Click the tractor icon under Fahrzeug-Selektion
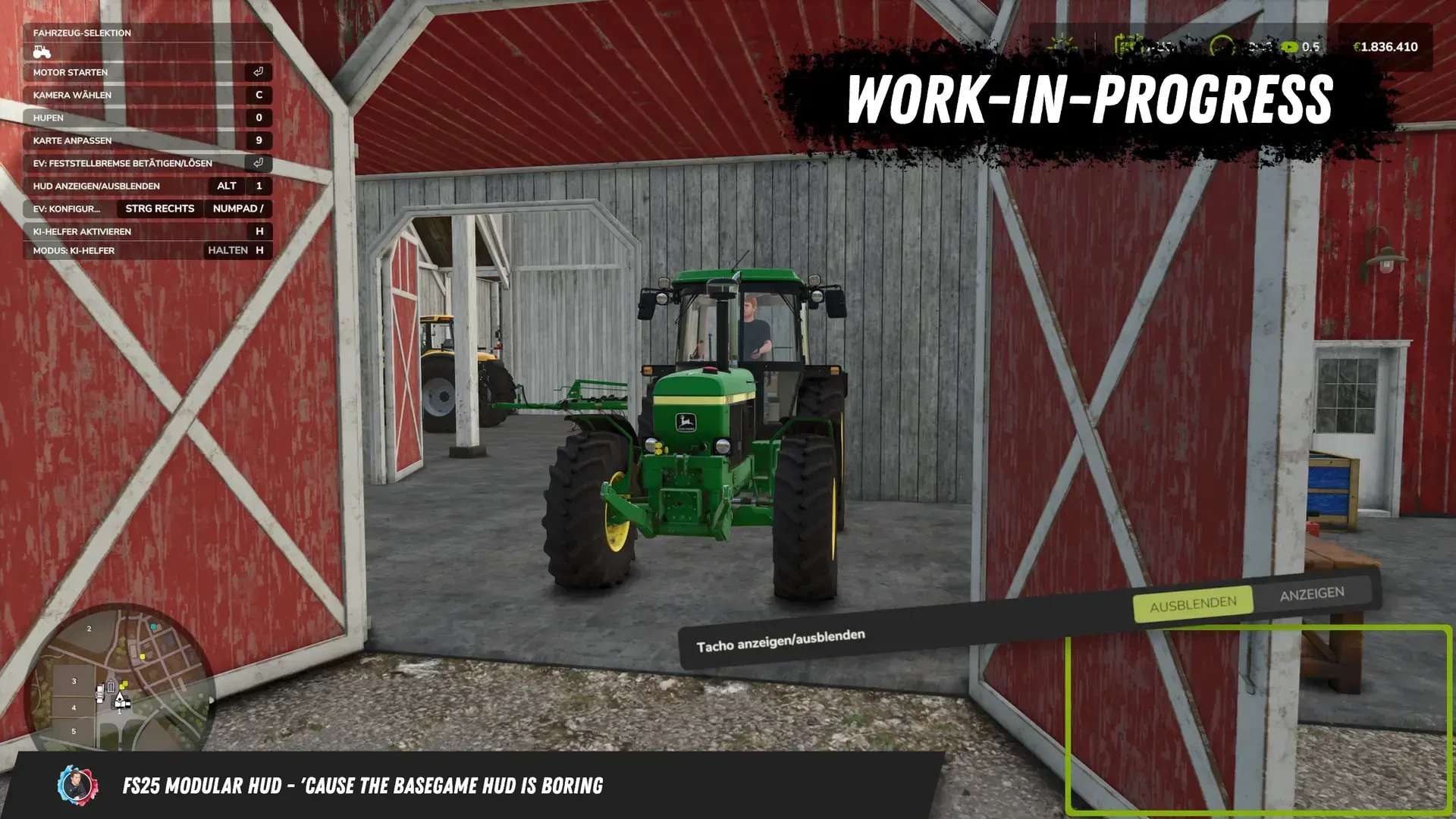Image resolution: width=1456 pixels, height=819 pixels. coord(42,52)
